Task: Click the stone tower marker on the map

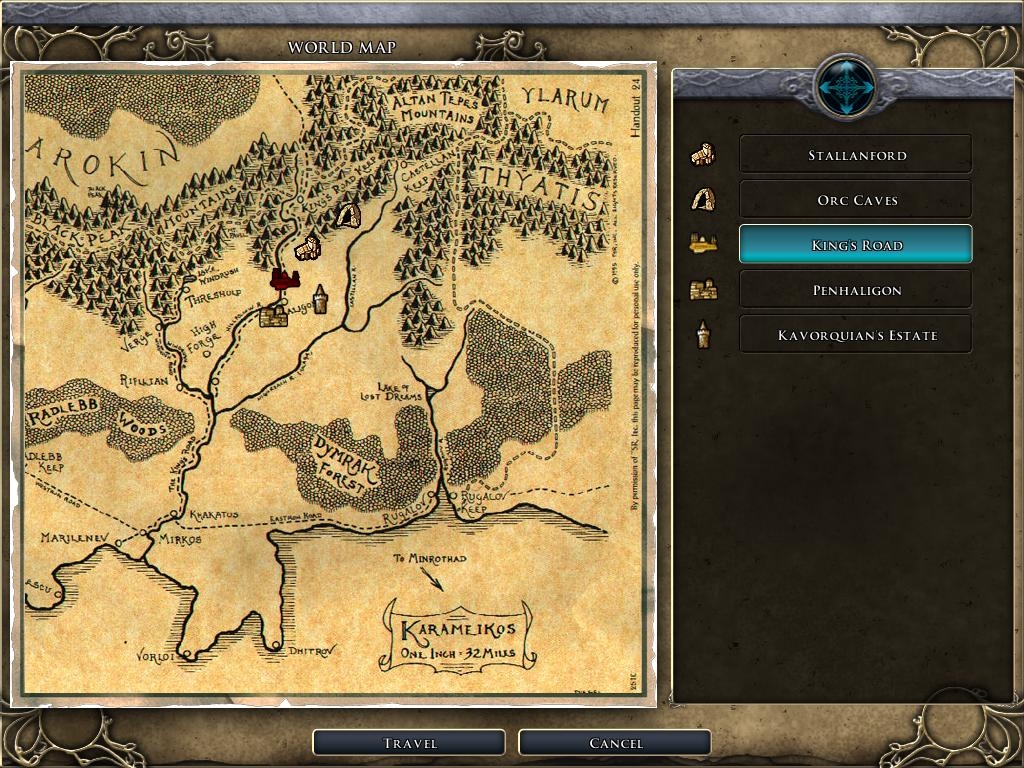Action: click(x=320, y=299)
